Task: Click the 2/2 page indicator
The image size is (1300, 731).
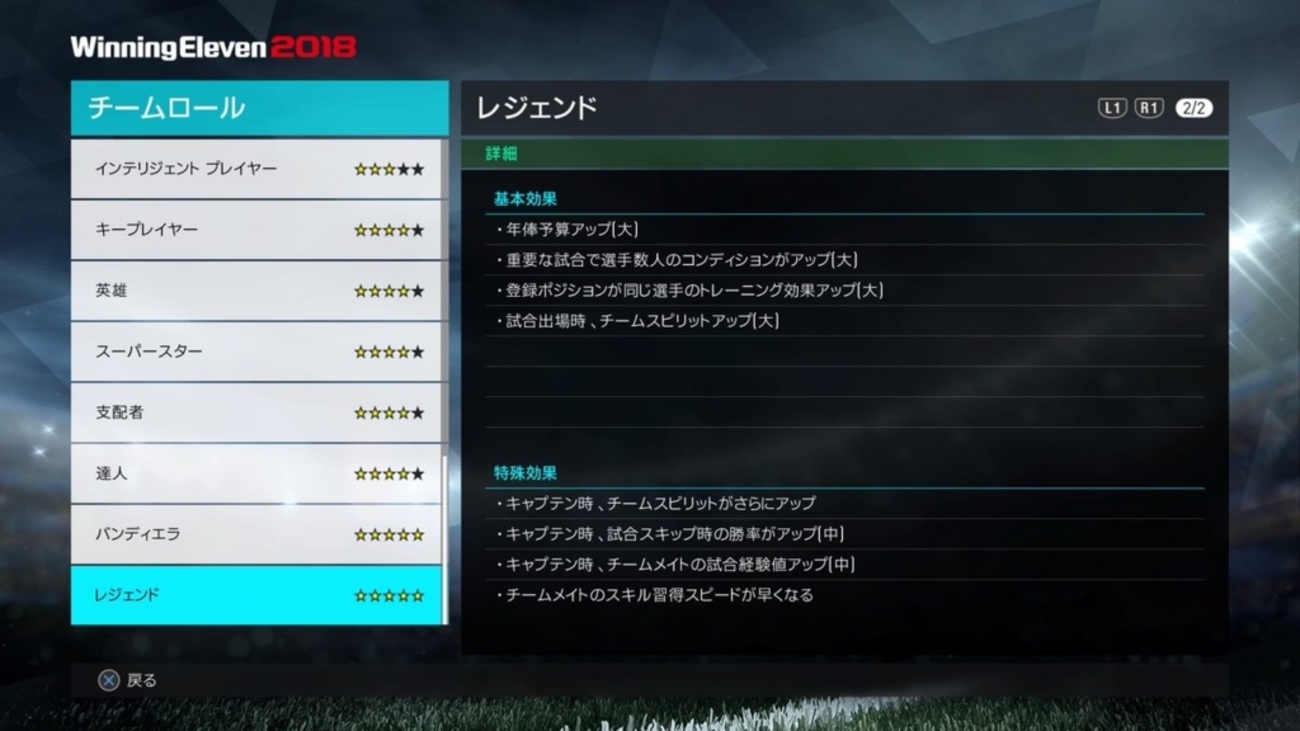Action: [x=1193, y=108]
